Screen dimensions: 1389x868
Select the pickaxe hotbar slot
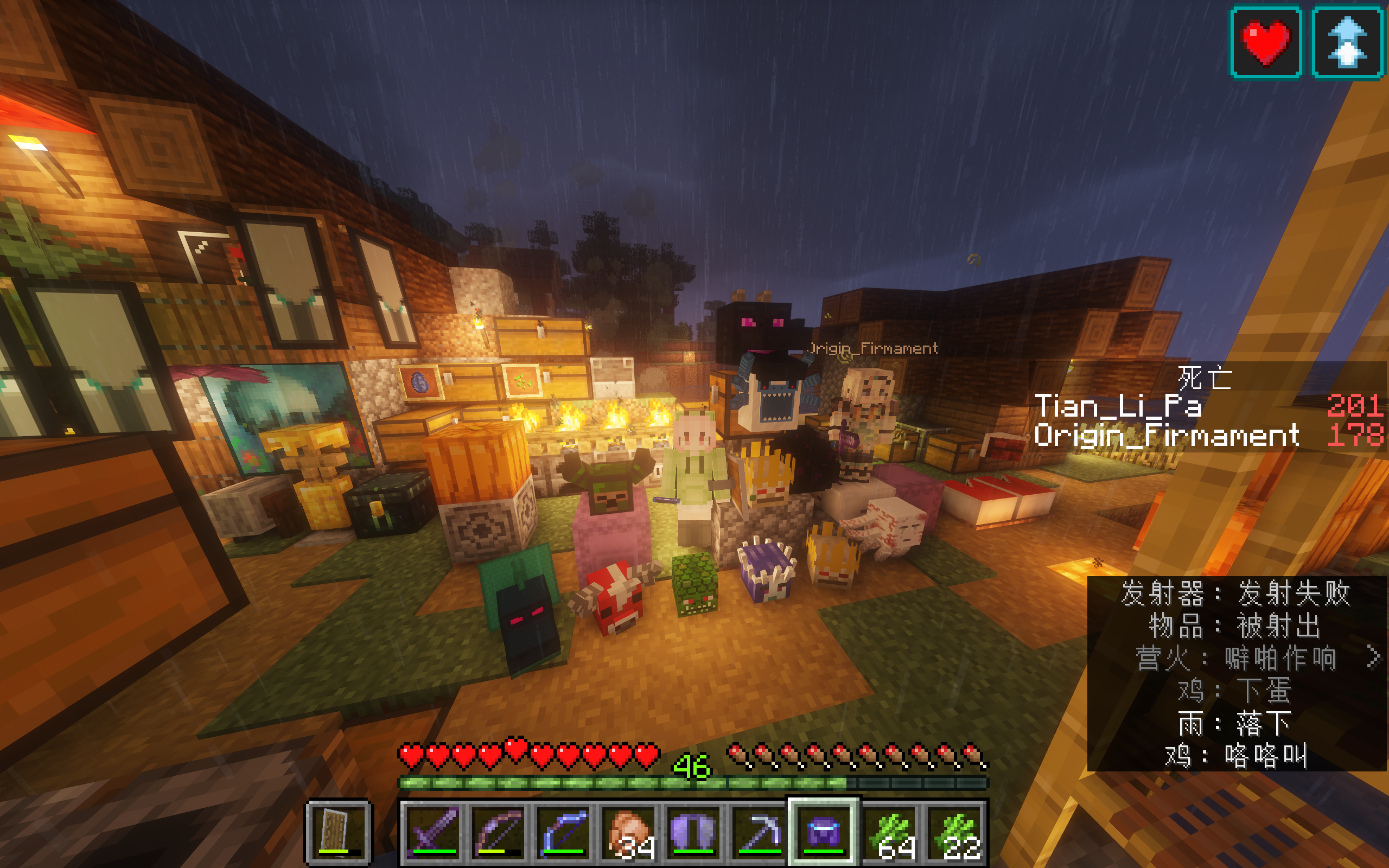(759, 832)
